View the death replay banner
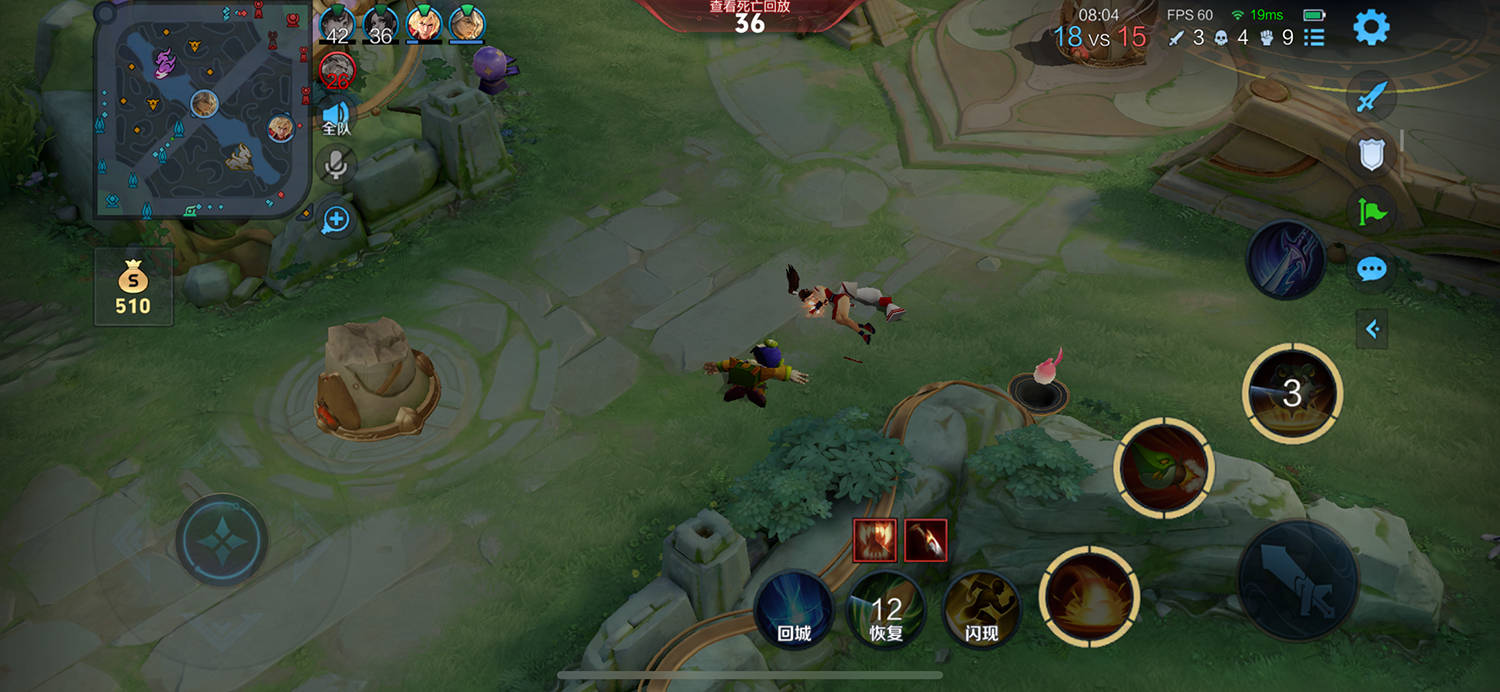 tap(750, 14)
